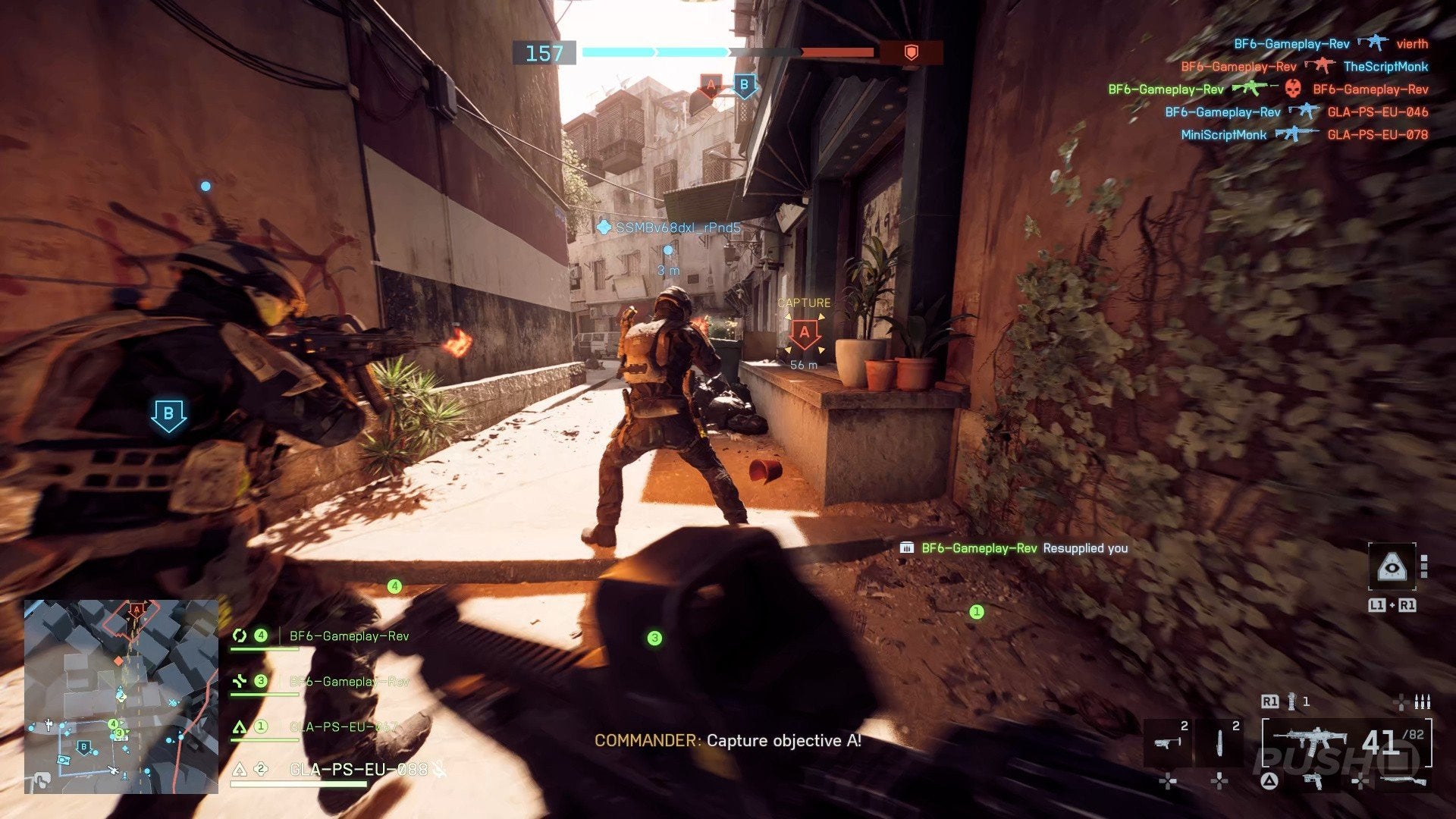Click the vierth entry in kill feed
Viewport: 1456px width, 819px height.
tap(1411, 44)
